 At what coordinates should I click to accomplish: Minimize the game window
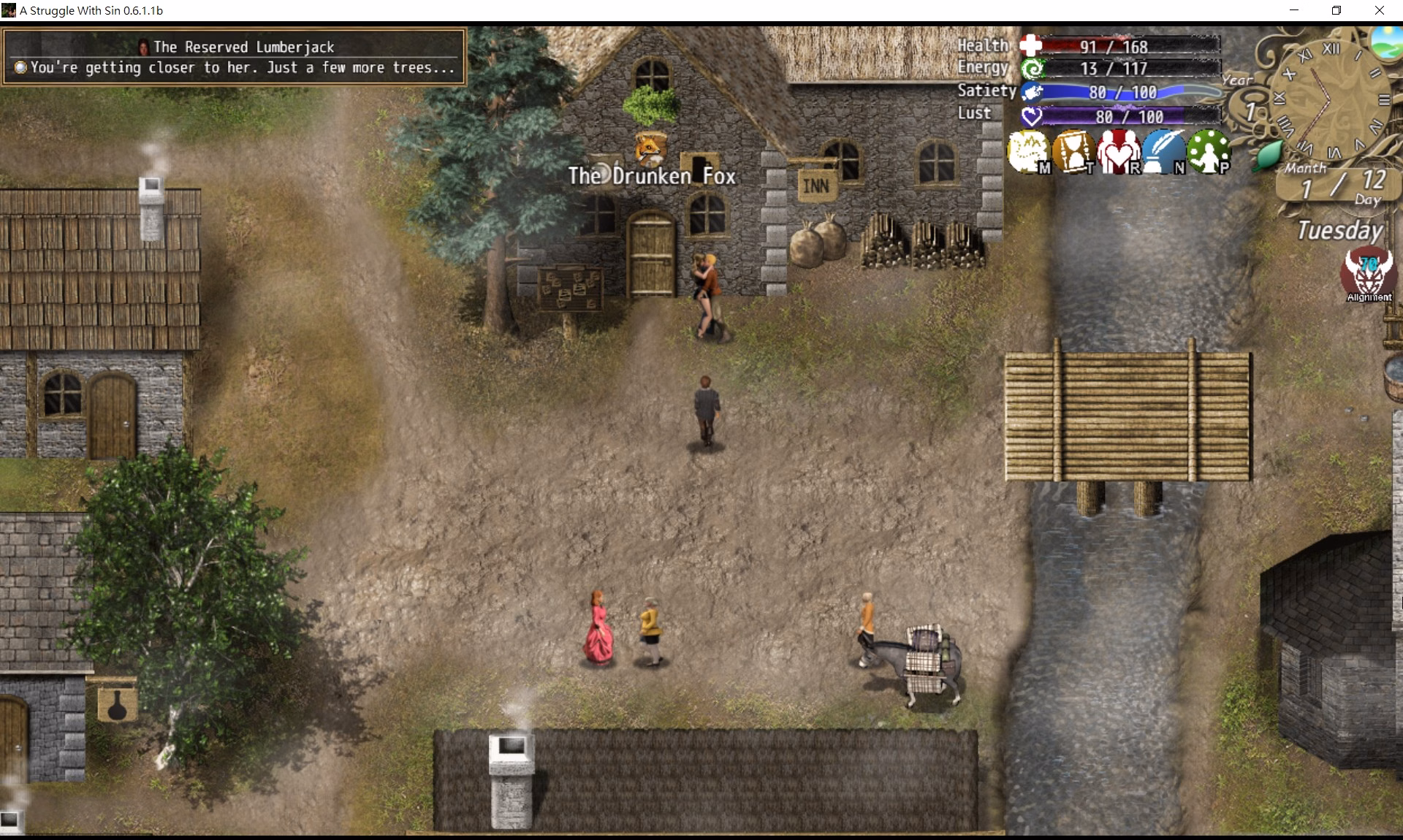(x=1294, y=10)
